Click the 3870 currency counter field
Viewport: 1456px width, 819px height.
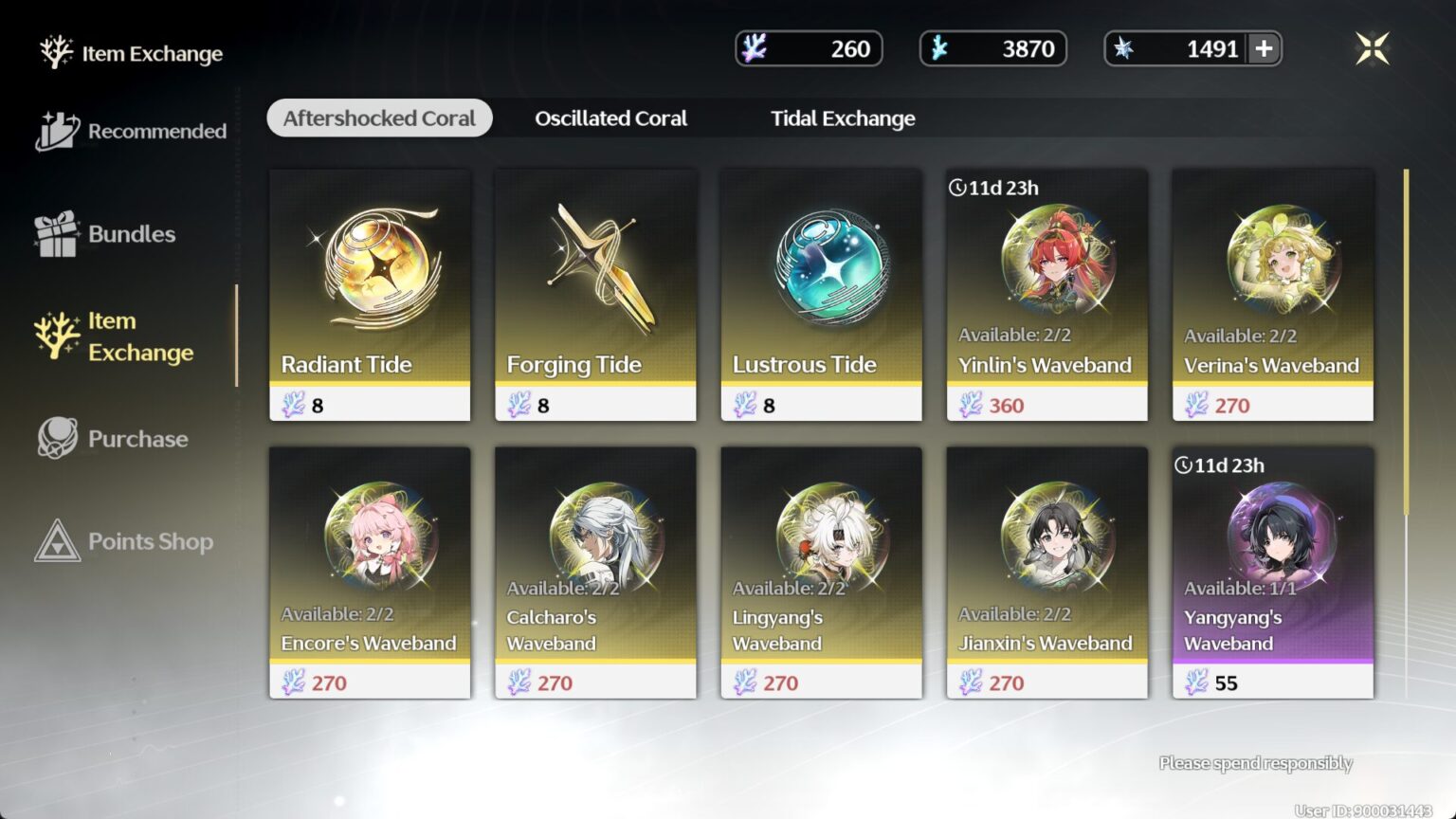(992, 48)
